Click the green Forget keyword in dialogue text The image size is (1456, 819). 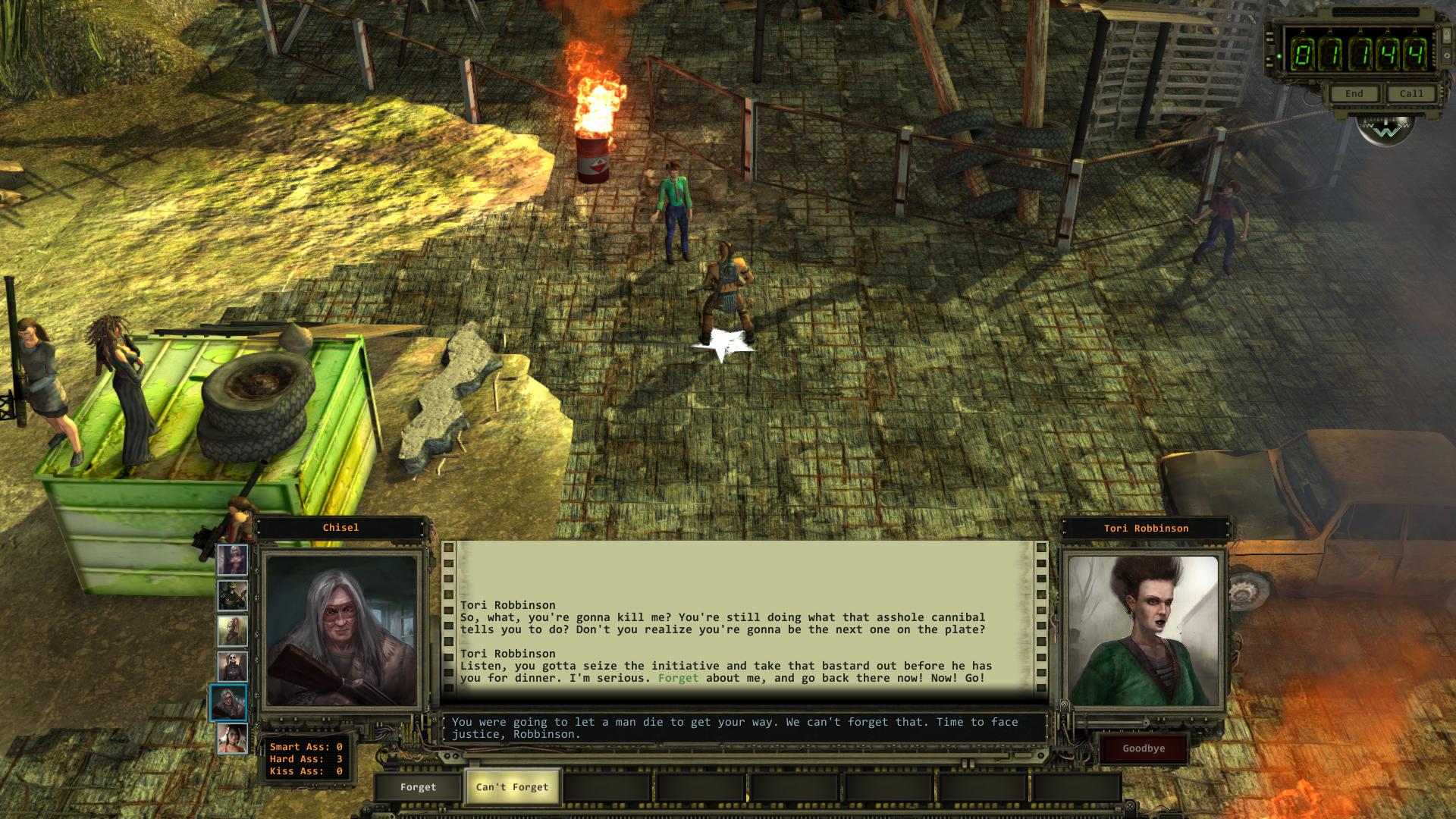tap(678, 678)
